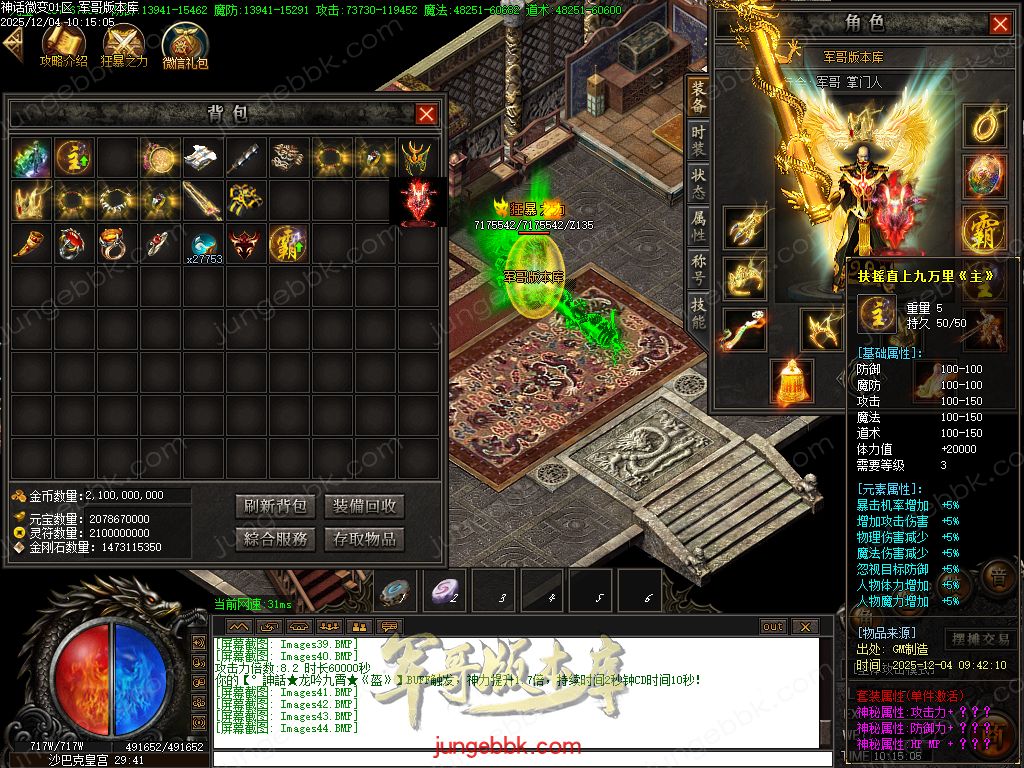Close the 背包 bag window
1024x768 pixels.
[426, 114]
